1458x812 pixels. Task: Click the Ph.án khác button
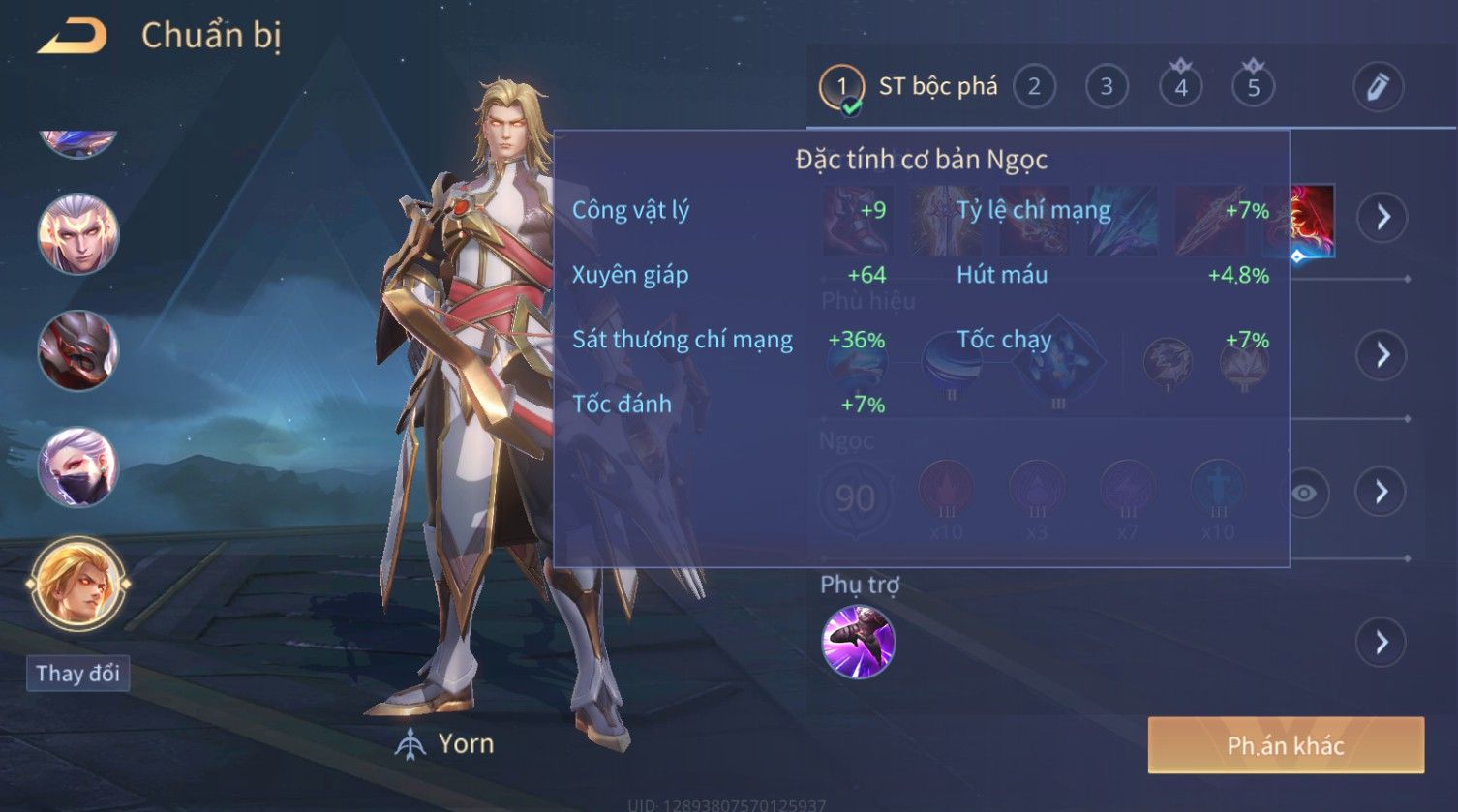pos(1286,745)
